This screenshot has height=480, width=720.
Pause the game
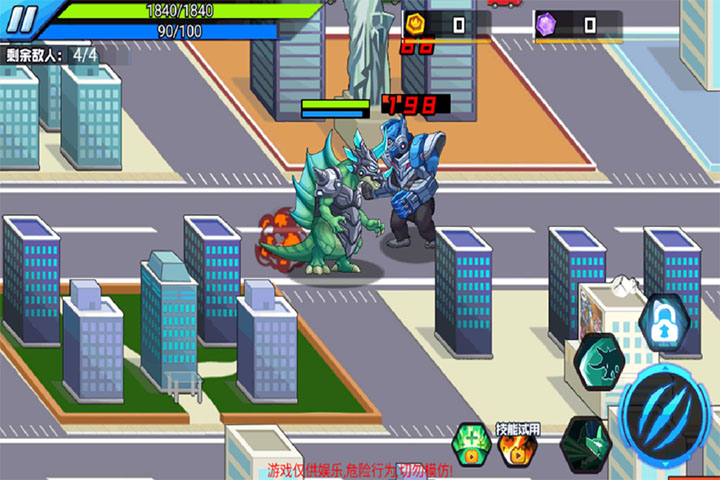point(23,17)
